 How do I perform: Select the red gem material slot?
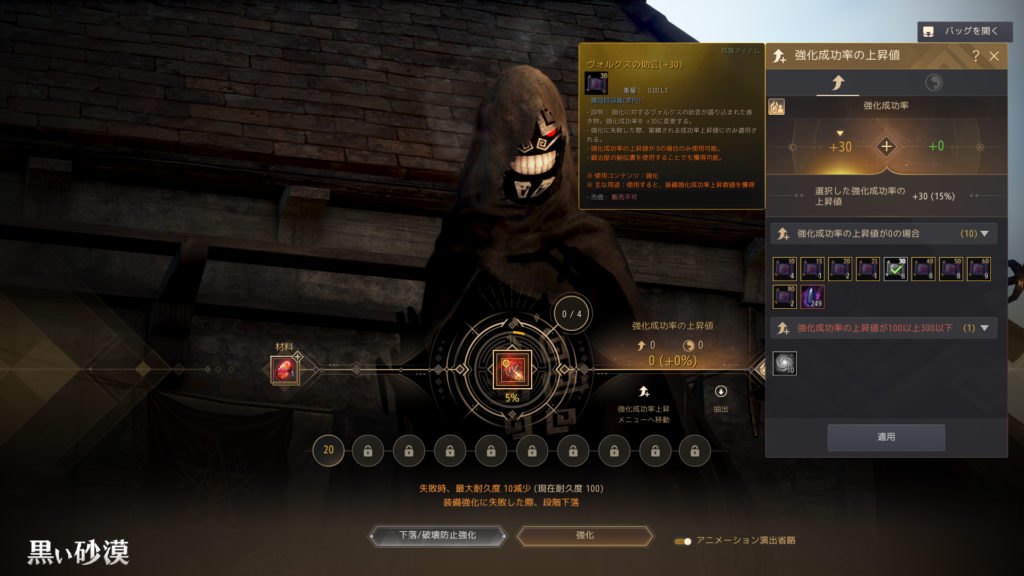click(284, 369)
